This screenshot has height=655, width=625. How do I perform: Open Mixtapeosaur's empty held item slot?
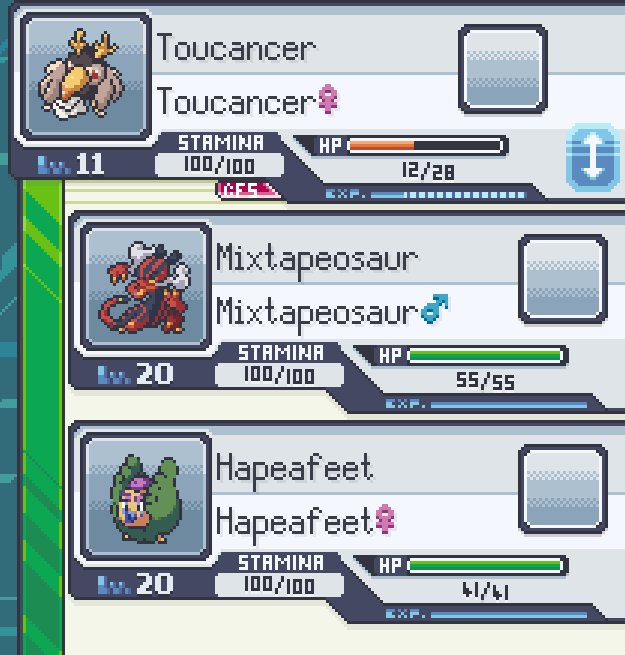coord(563,278)
